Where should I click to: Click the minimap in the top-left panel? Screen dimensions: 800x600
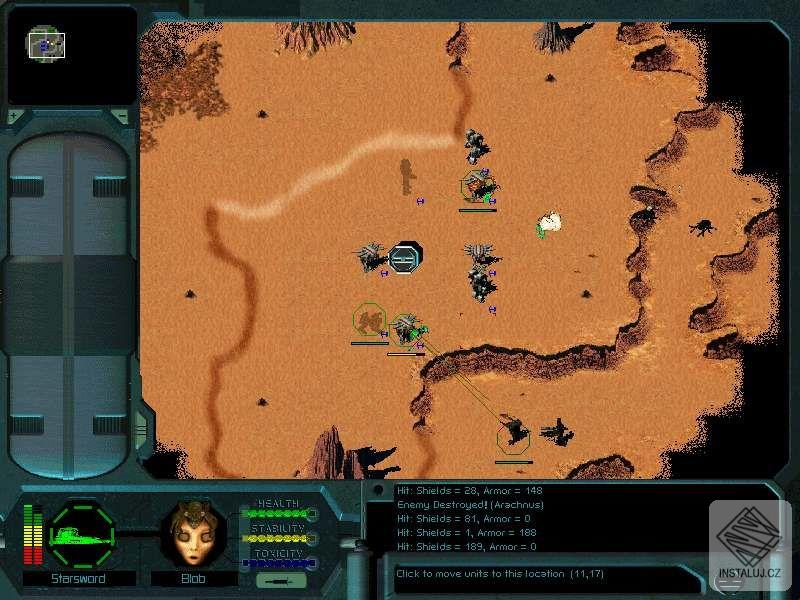pyautogui.click(x=72, y=56)
